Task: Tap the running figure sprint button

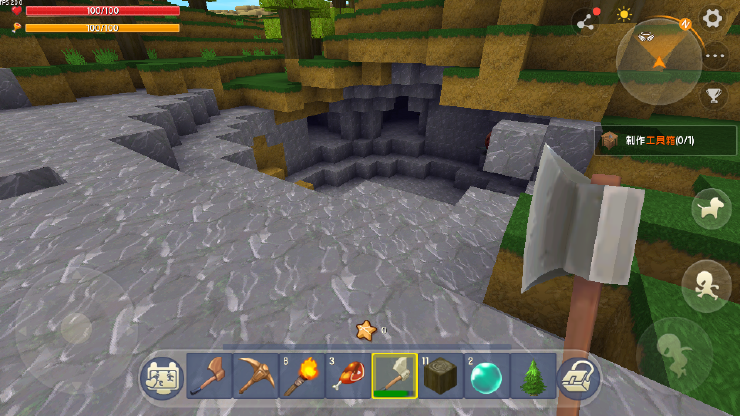Action: (705, 285)
